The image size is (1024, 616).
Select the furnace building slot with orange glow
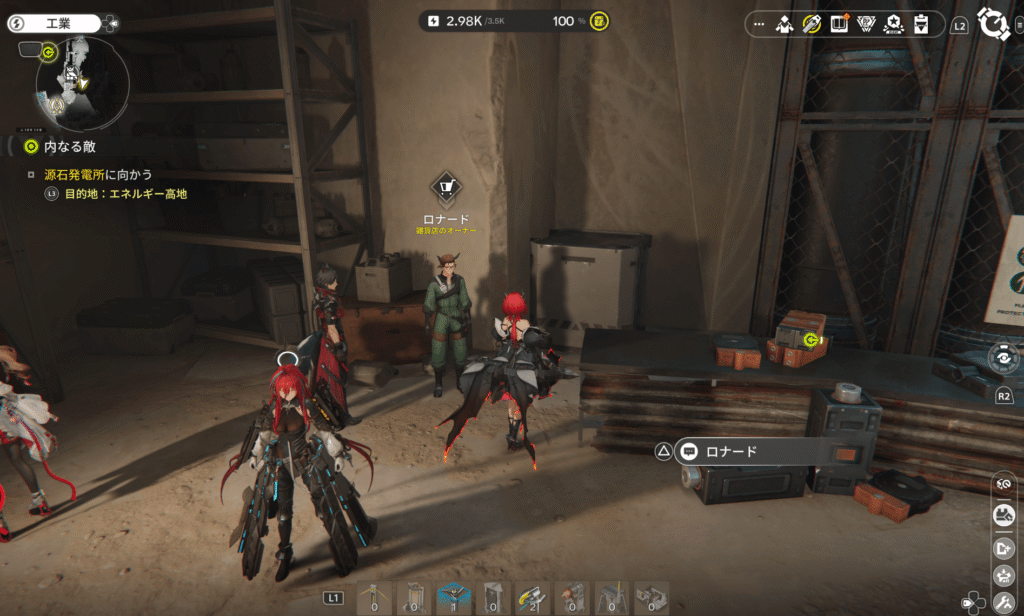571,597
